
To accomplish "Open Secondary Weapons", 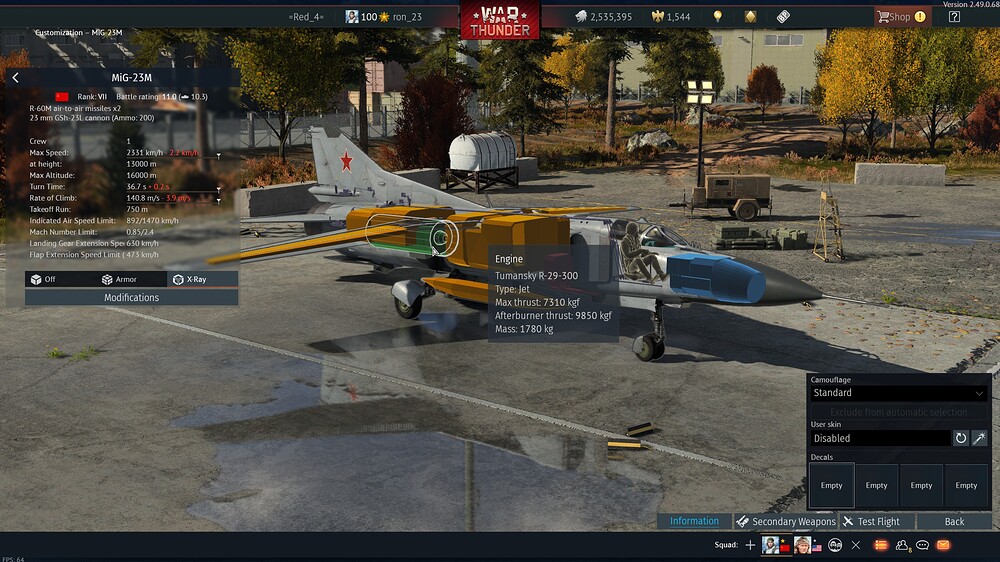I will tap(786, 521).
